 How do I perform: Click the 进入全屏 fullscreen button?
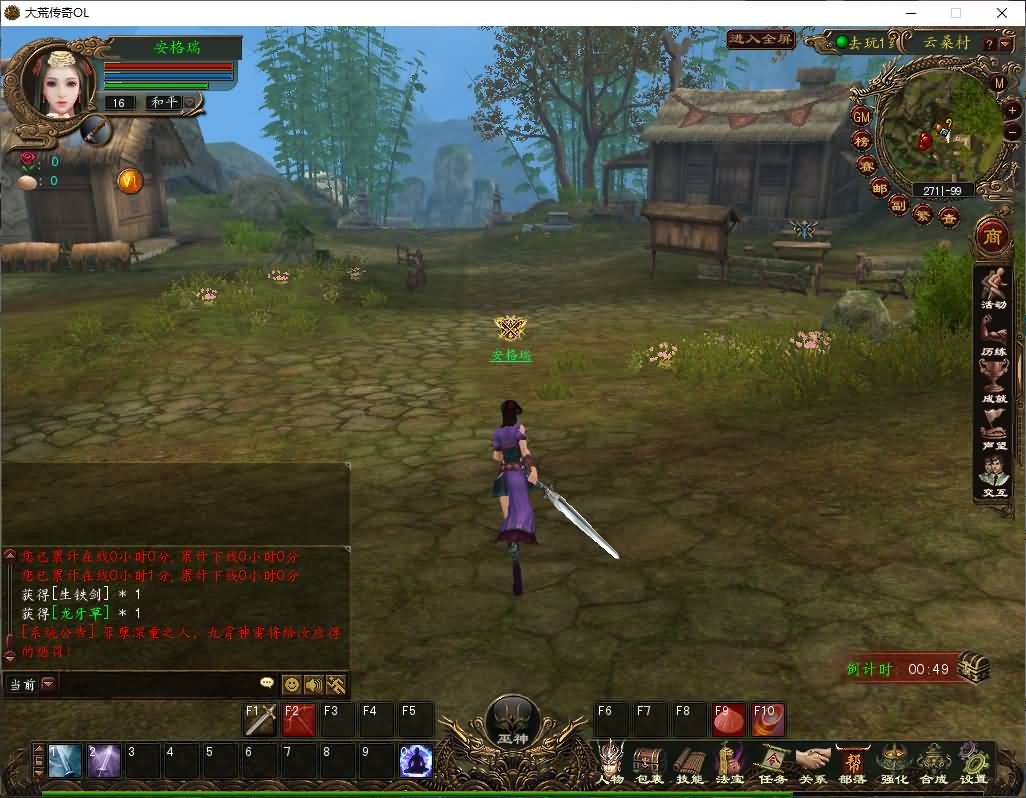tap(760, 40)
